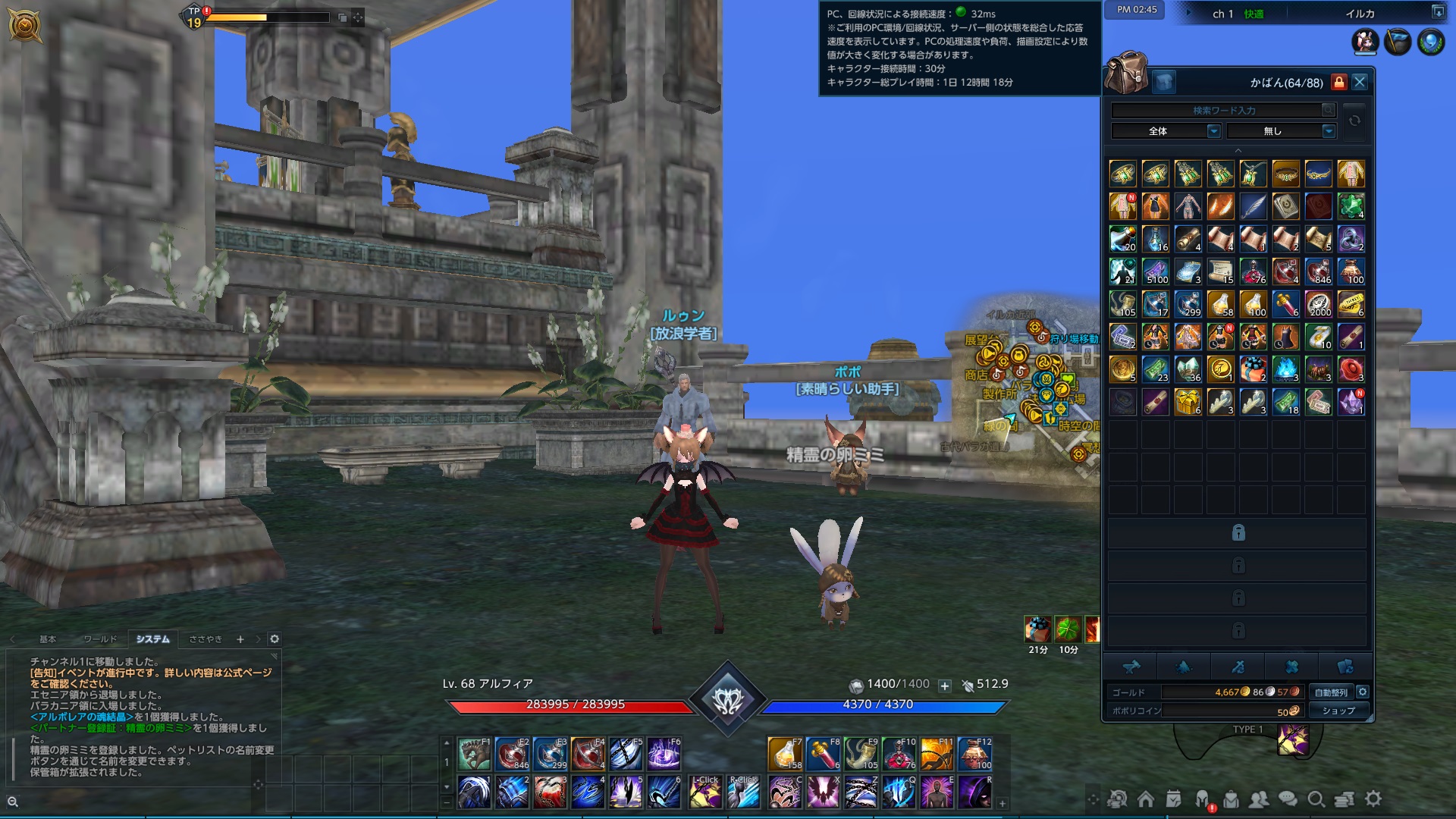Click the chat bubble icon on bottom bar
1456x819 pixels.
pos(1288,799)
